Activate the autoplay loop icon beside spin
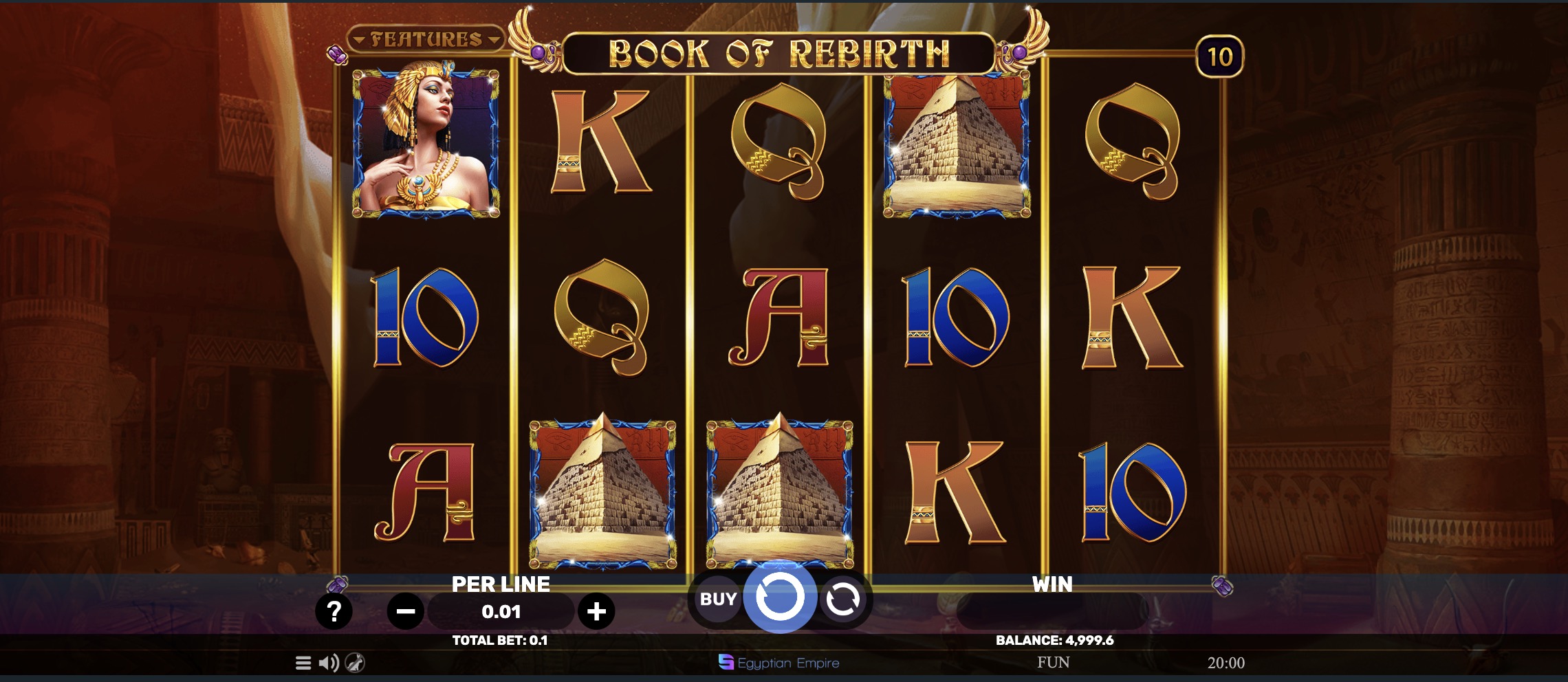The width and height of the screenshot is (1568, 682). 844,597
